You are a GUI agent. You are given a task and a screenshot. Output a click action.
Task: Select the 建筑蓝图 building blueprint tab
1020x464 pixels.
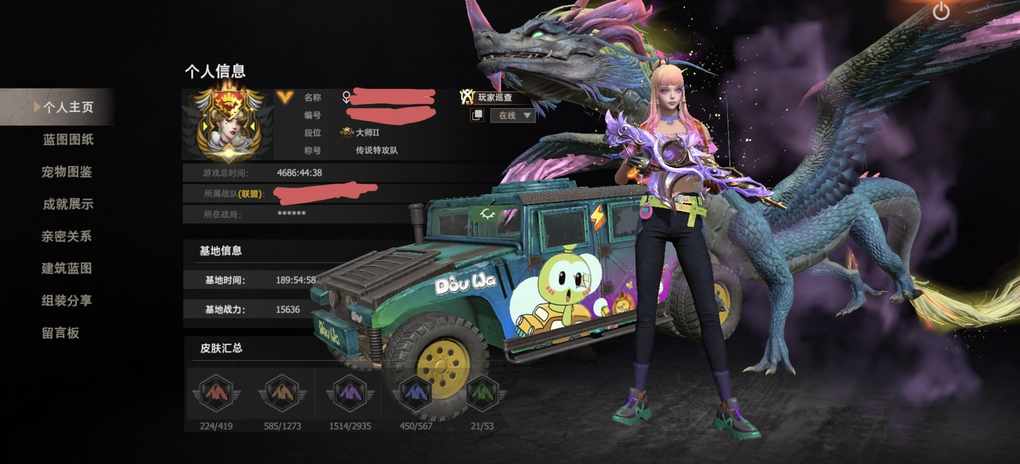67,268
